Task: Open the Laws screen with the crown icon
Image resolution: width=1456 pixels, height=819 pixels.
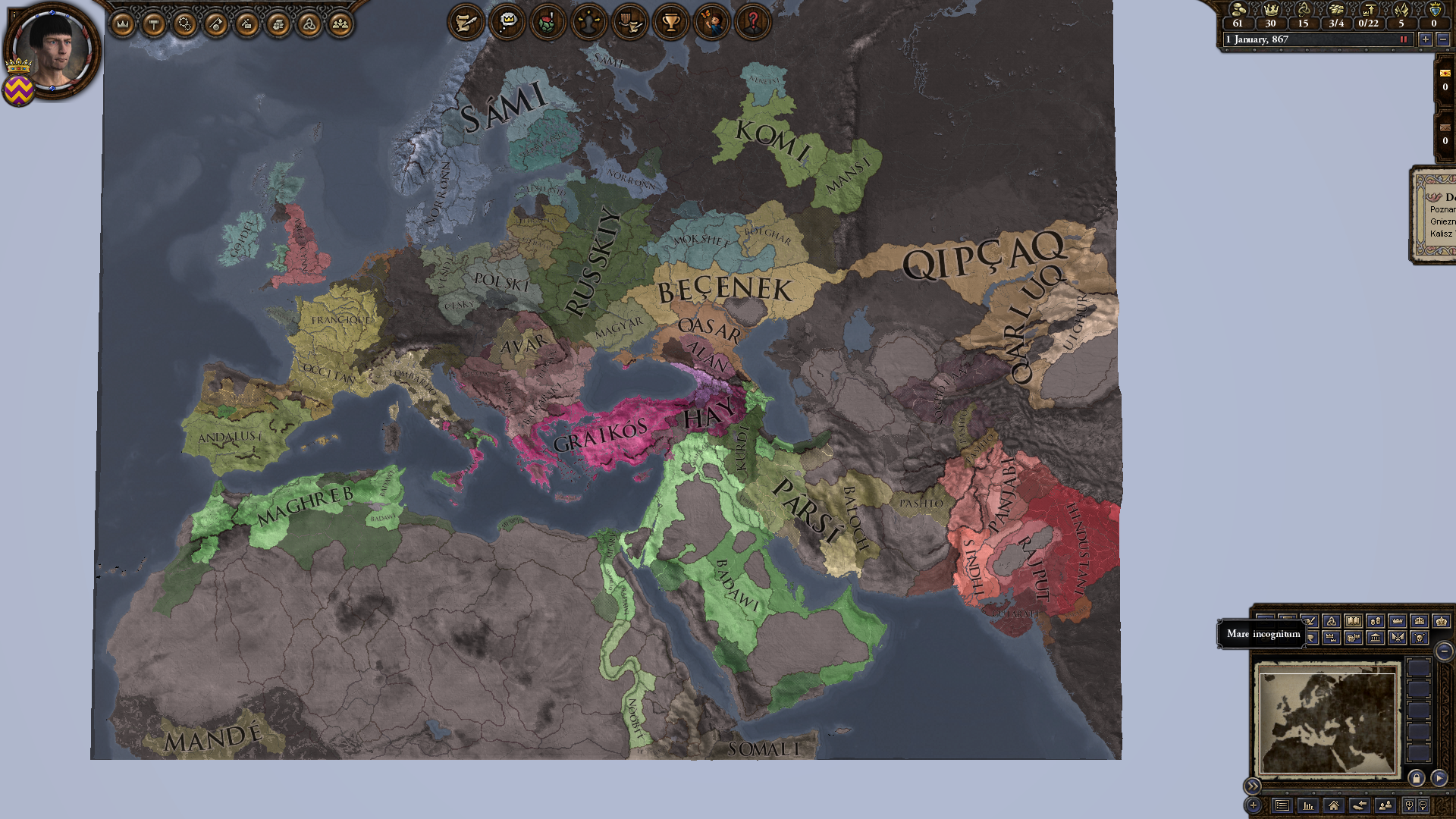Action: pos(122,23)
